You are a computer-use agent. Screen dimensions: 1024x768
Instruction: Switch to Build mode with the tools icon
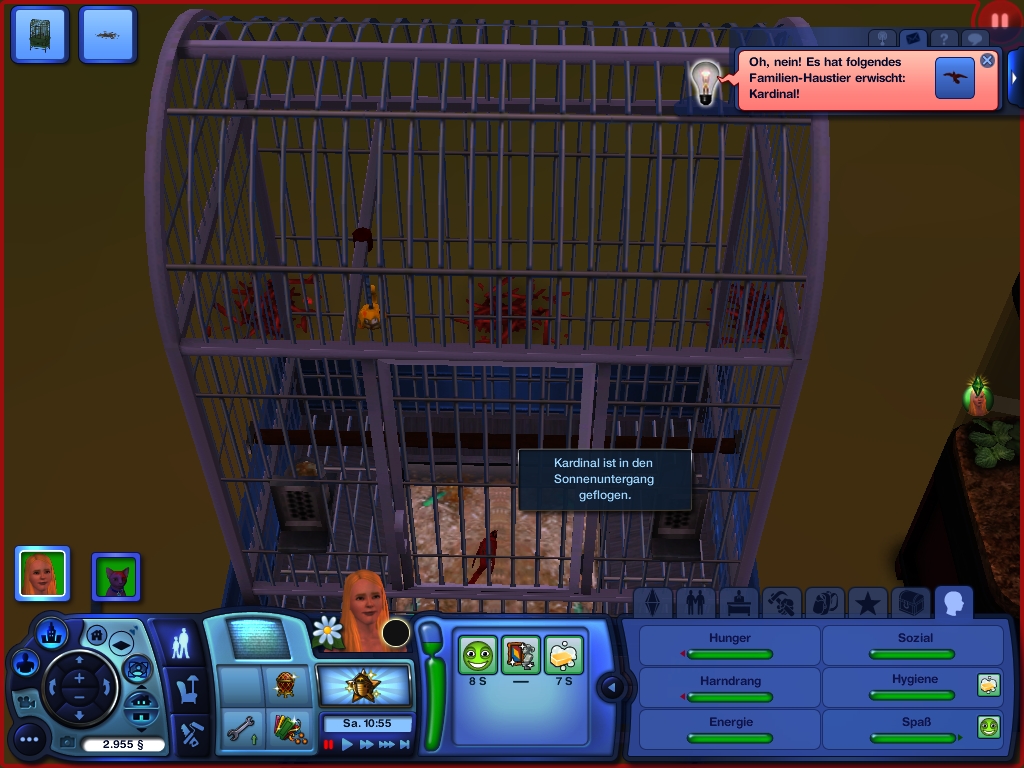click(189, 735)
